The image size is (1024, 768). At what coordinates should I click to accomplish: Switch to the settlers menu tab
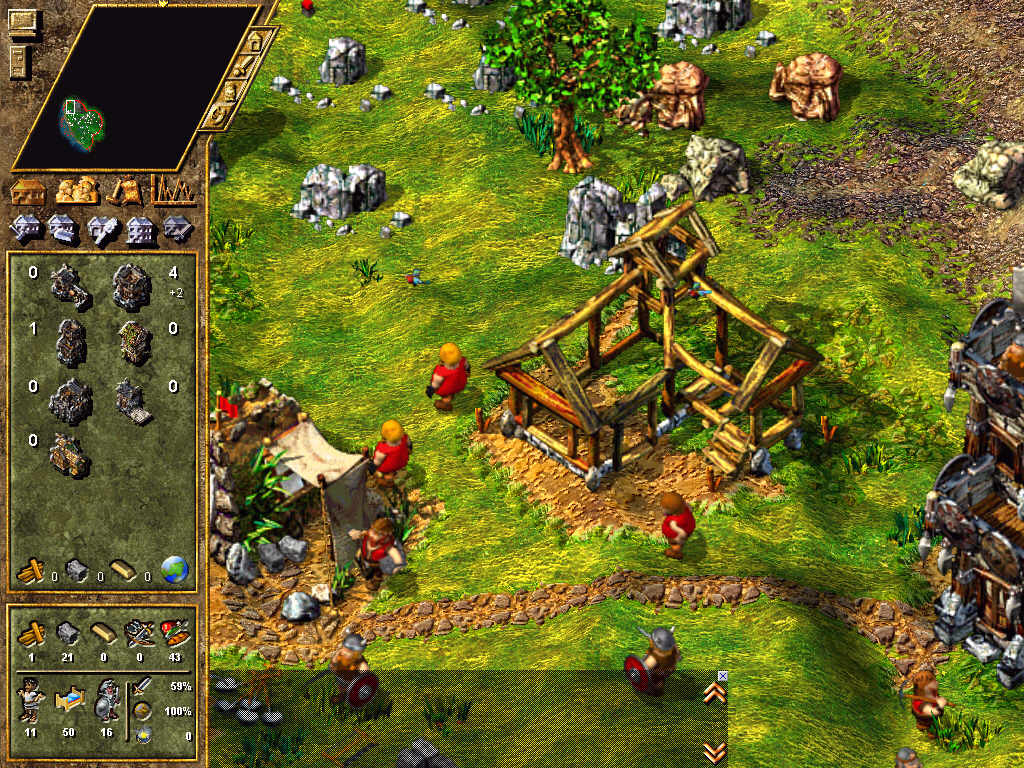(76, 190)
